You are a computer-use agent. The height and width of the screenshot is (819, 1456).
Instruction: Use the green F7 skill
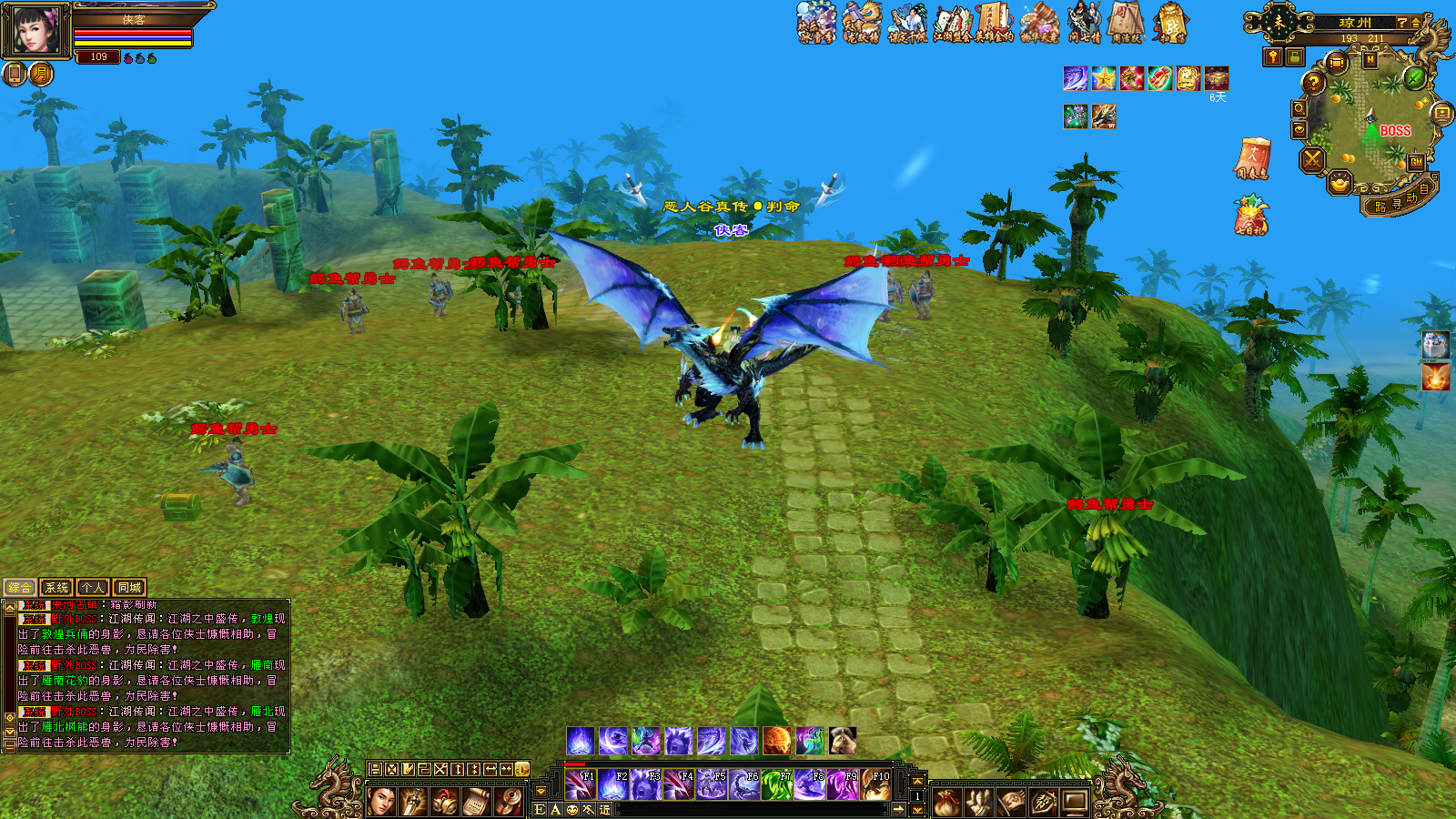tap(776, 784)
